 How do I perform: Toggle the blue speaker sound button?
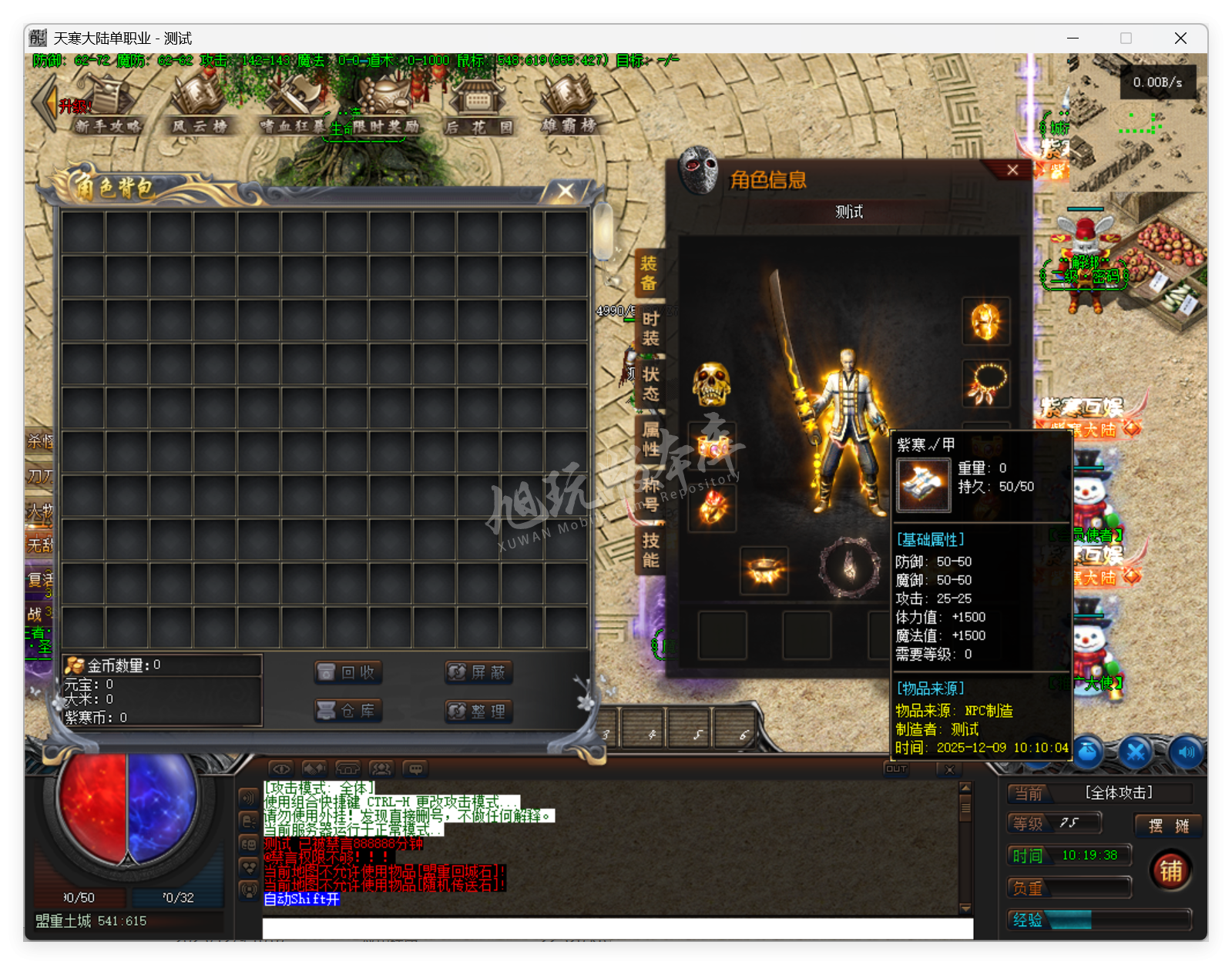coord(1187,752)
